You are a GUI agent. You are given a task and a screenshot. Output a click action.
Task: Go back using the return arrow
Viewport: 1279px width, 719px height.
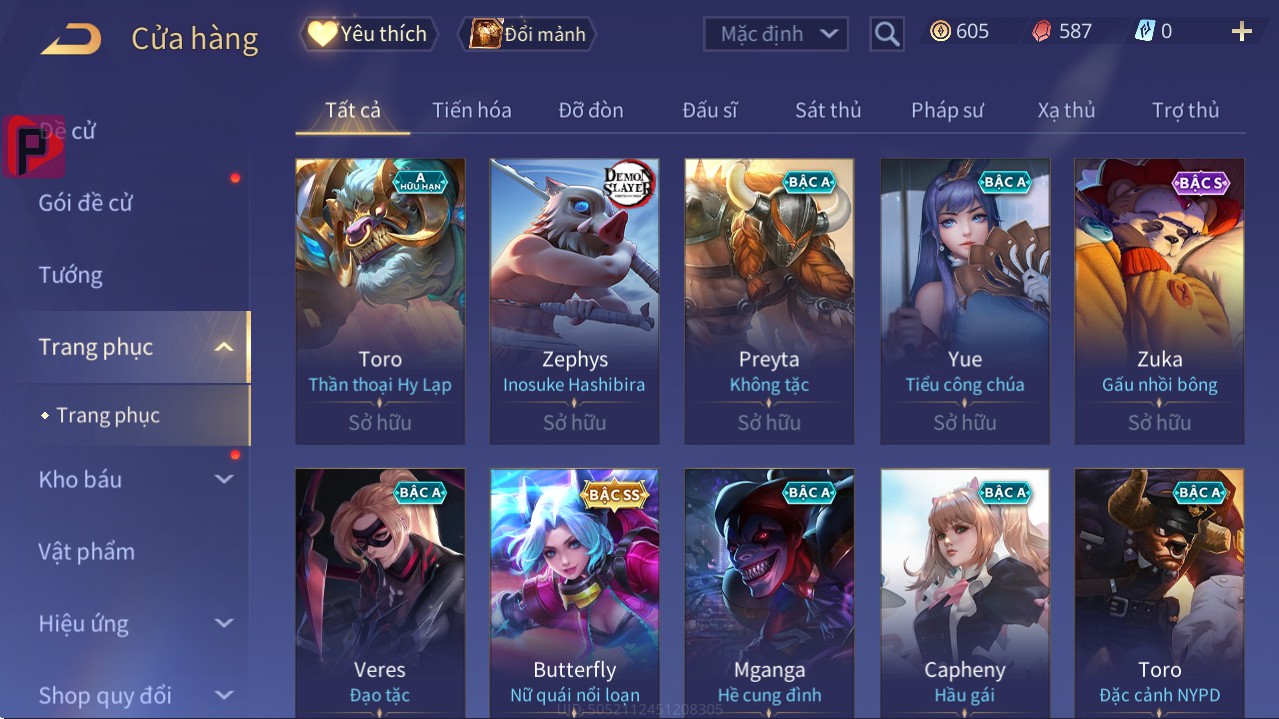(x=71, y=40)
